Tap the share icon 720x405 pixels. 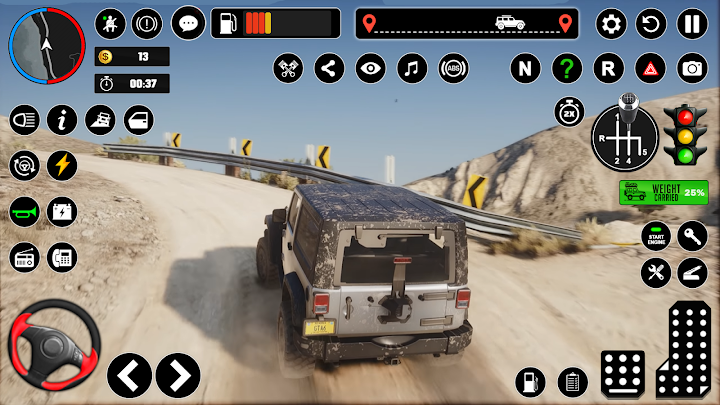329,68
